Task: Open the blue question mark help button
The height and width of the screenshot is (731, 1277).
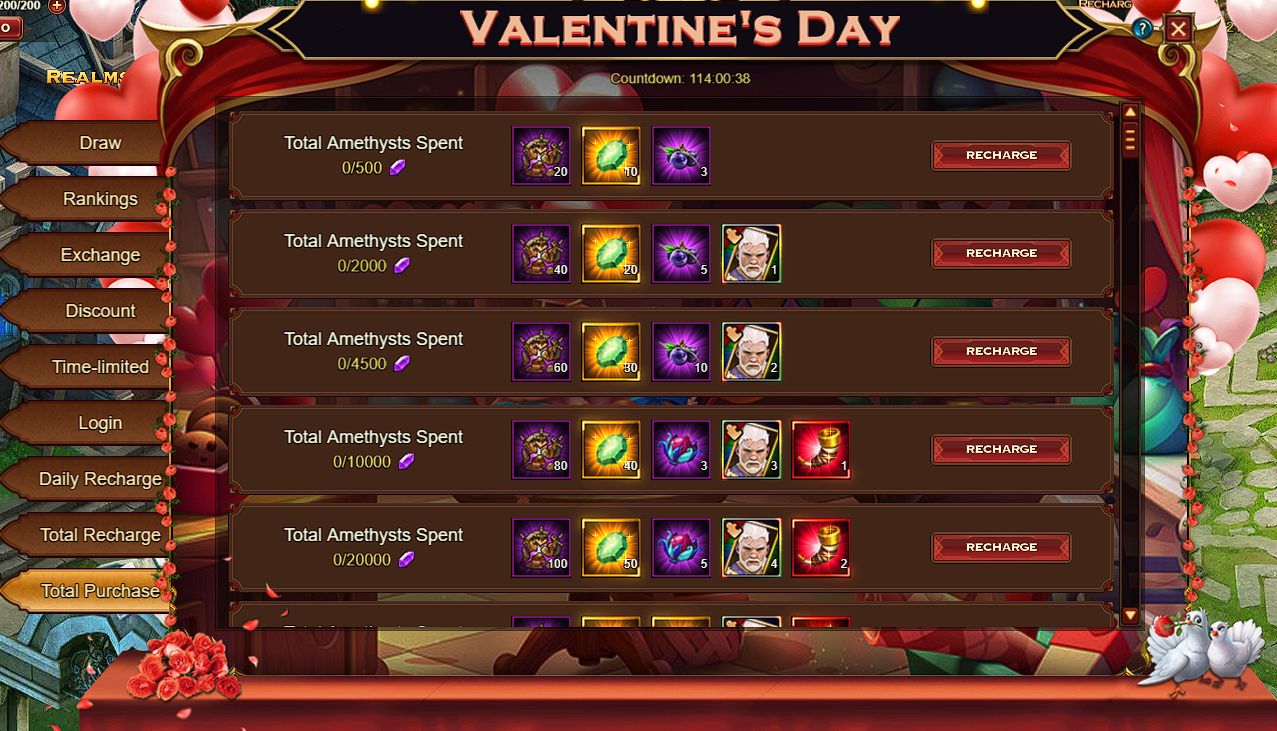Action: click(x=1143, y=29)
